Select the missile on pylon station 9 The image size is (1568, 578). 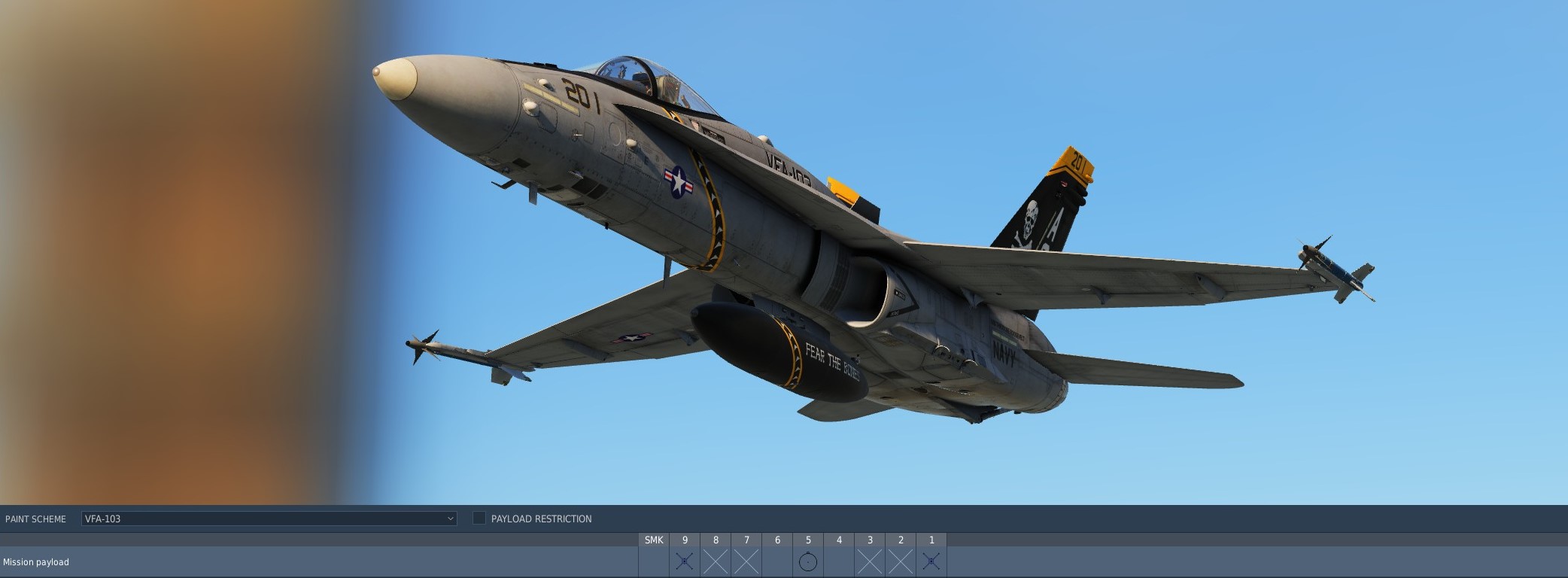coord(685,561)
